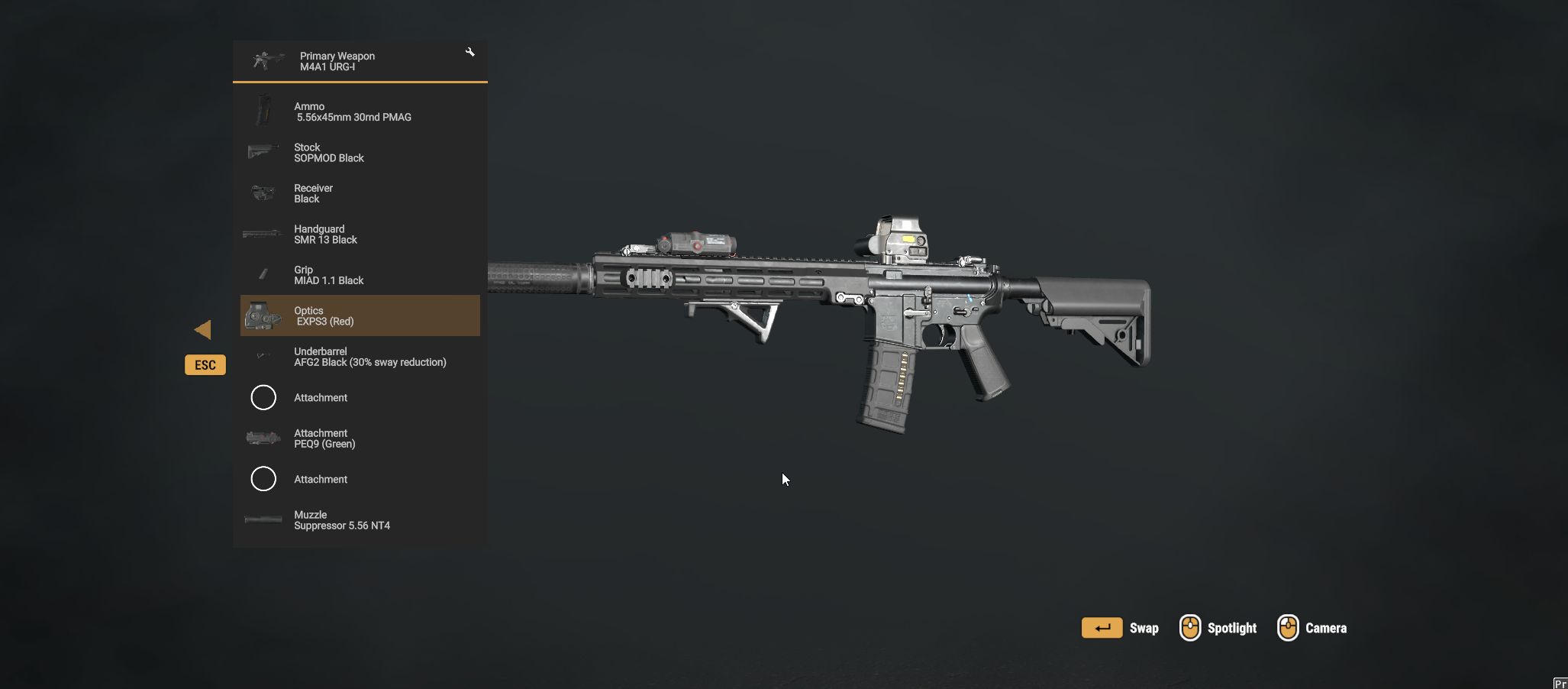Click the second empty Attachment circle slot

(x=263, y=479)
